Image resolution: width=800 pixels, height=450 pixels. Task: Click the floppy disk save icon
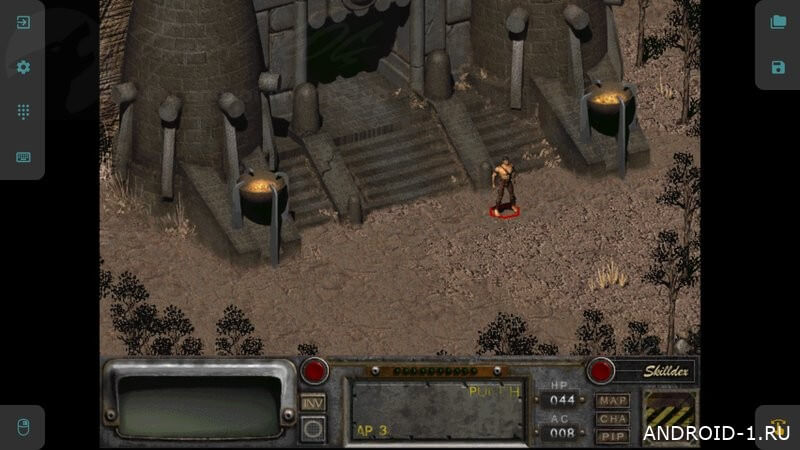(x=778, y=67)
